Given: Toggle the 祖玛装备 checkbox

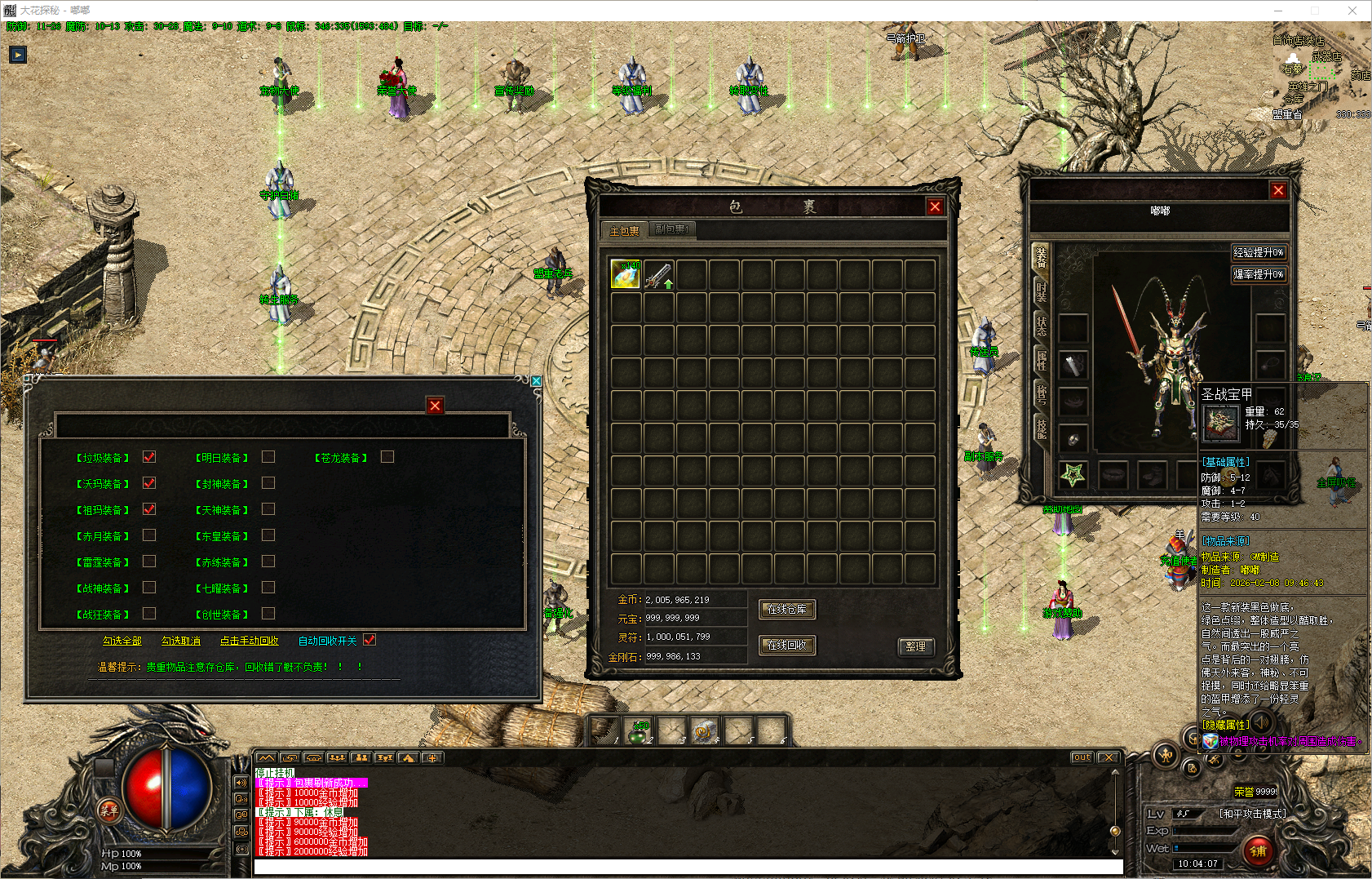Looking at the screenshot, I should (x=149, y=509).
